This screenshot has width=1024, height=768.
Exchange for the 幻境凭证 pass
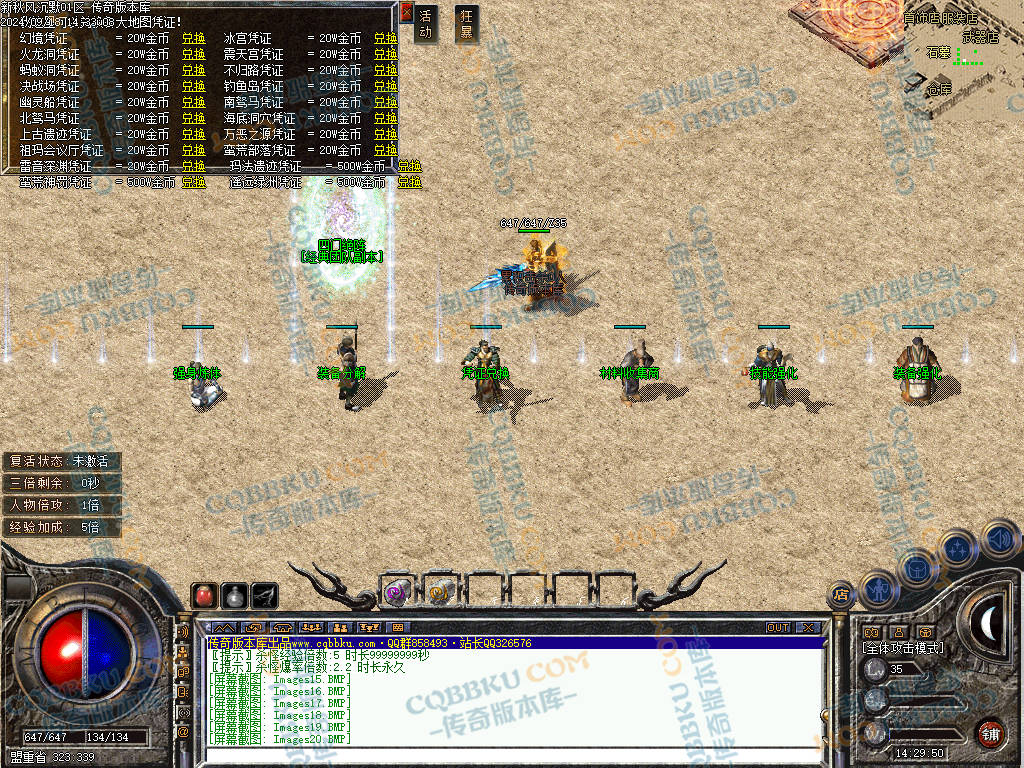pos(193,38)
